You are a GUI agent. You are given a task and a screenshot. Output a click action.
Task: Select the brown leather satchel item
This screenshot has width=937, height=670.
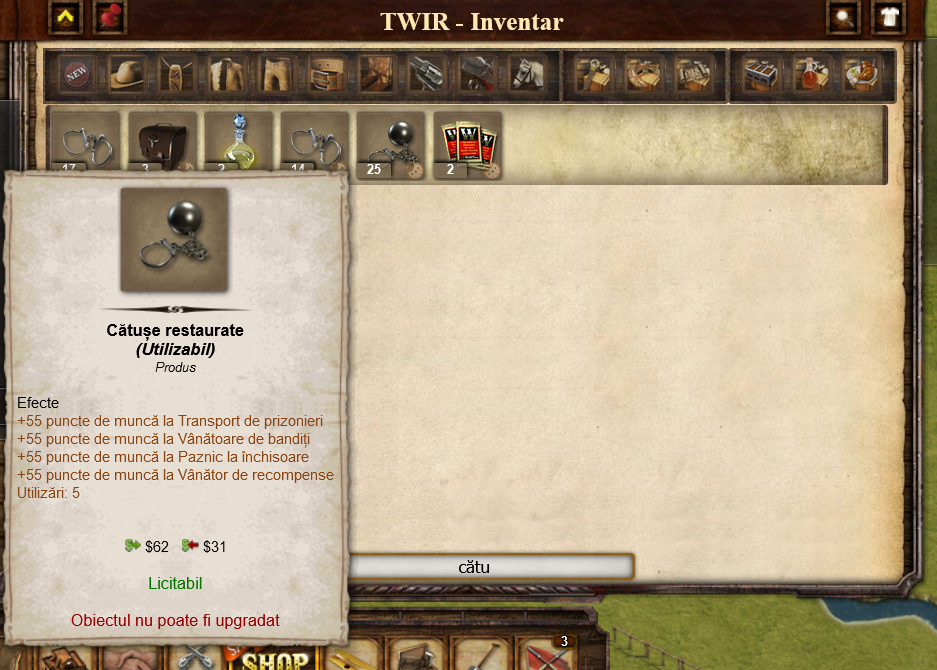pyautogui.click(x=161, y=144)
